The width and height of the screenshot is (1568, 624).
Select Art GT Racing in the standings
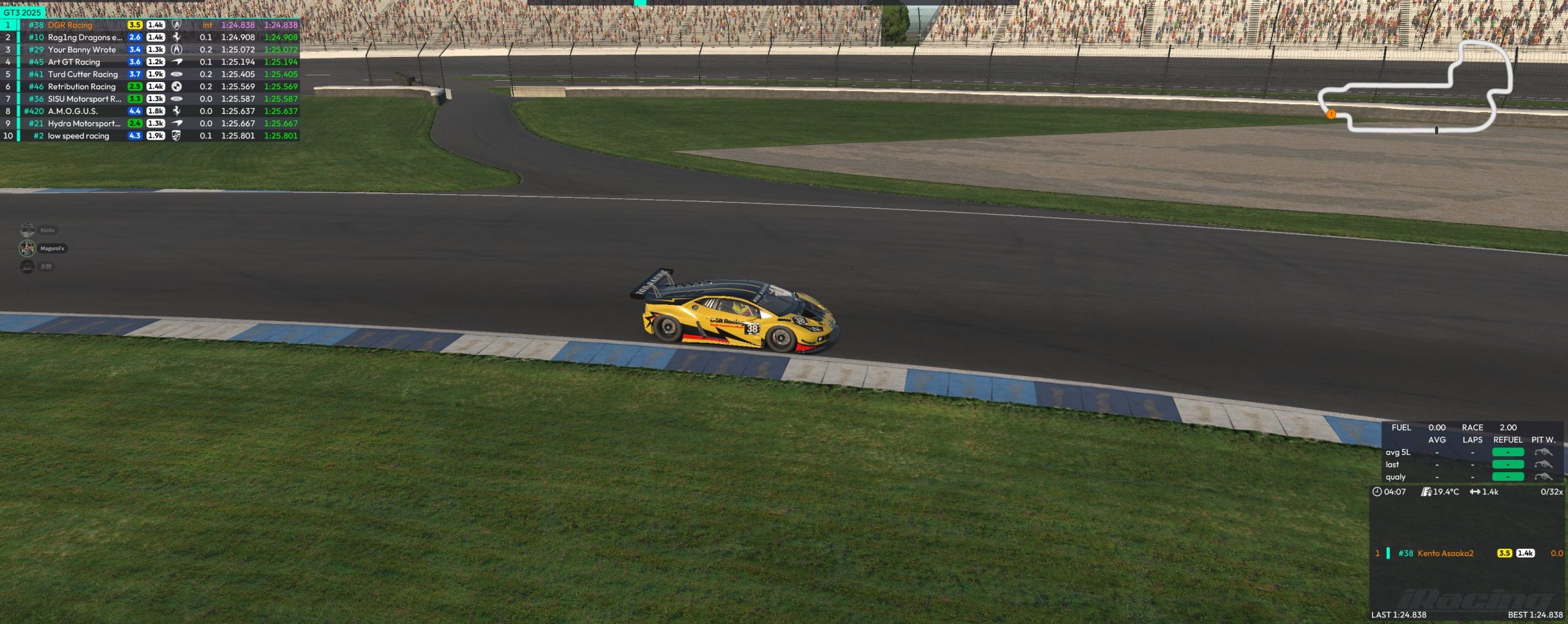150,62
